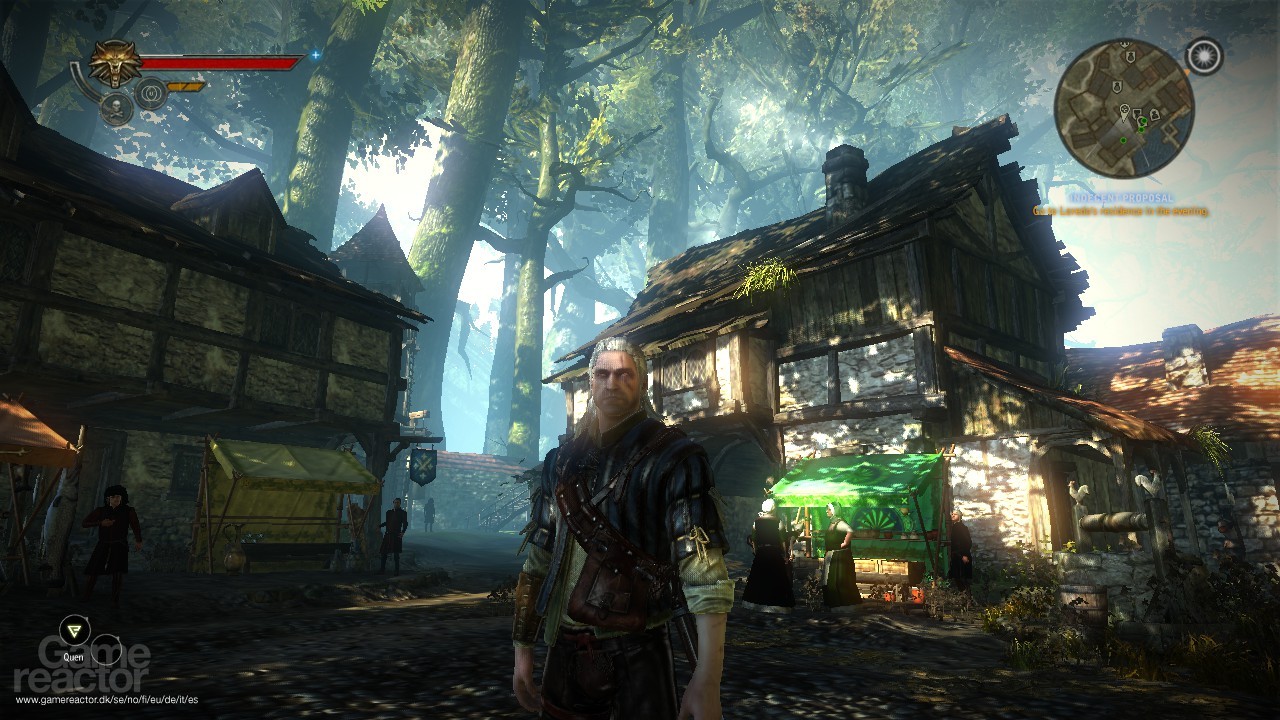Select the quest marker pin on the minimap
Screen dimensions: 1280x720
[x=1124, y=110]
